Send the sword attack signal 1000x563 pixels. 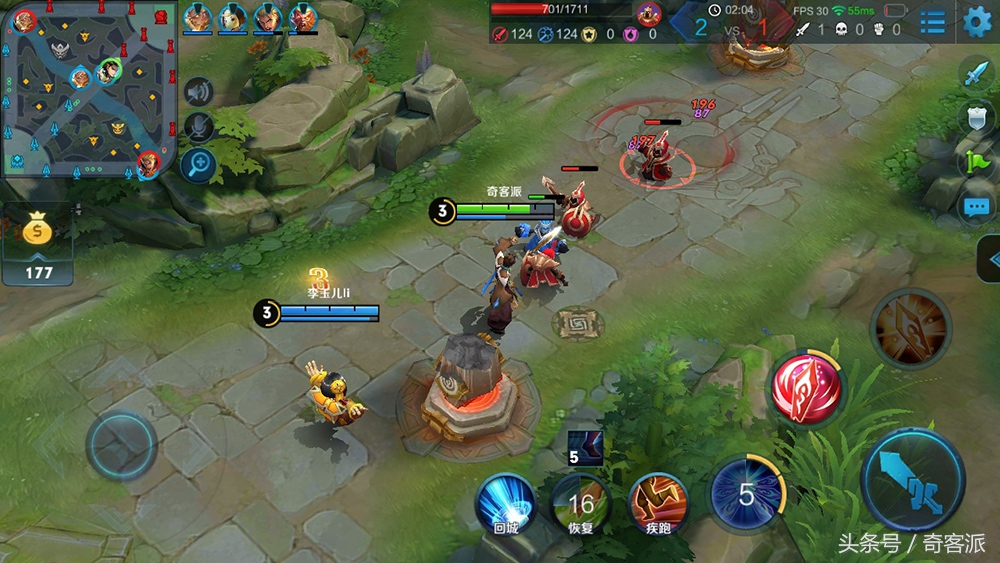pyautogui.click(x=975, y=73)
